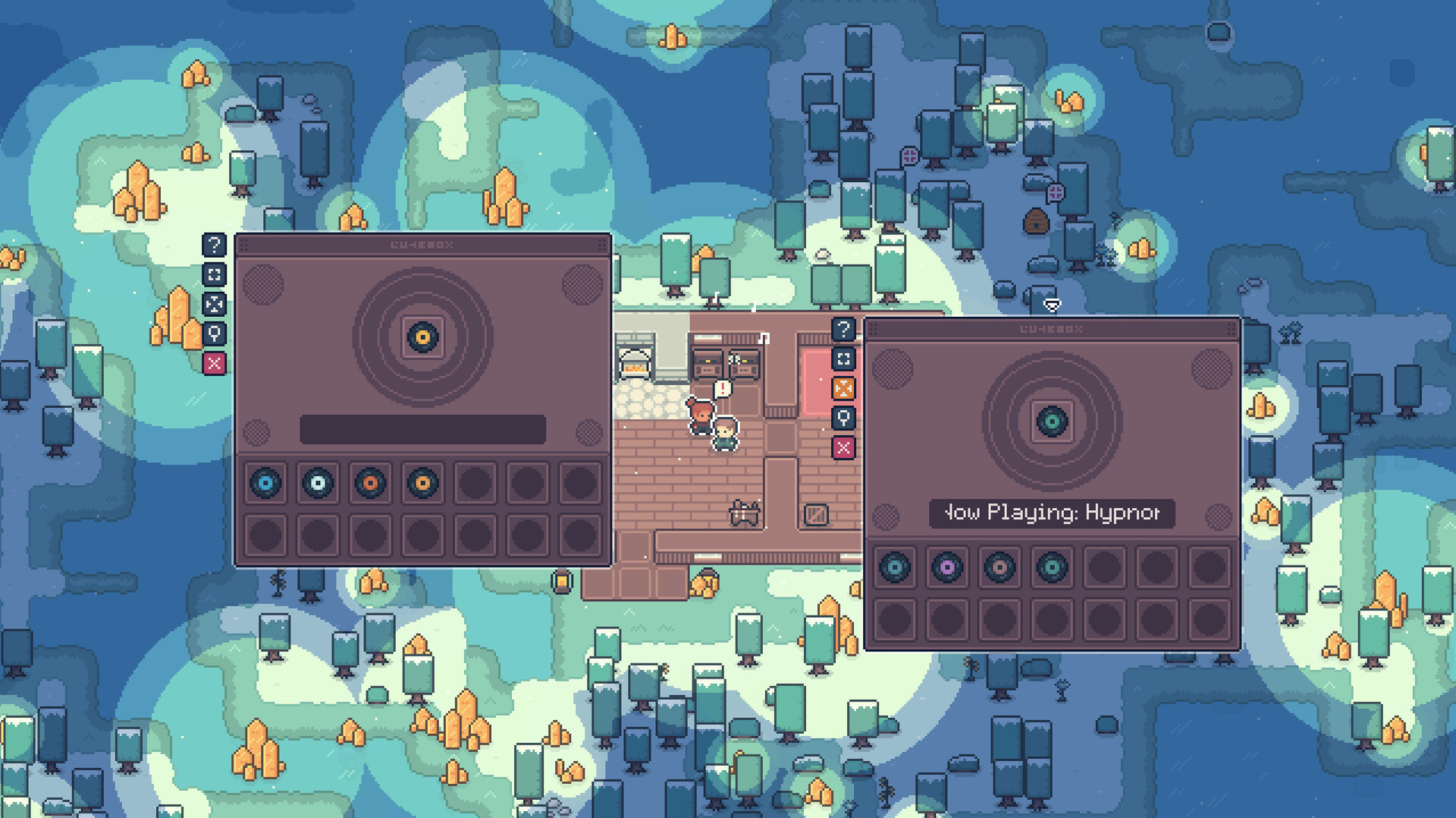Select the blue vinyl record in the left Jukebox
The height and width of the screenshot is (818, 1456).
point(265,484)
